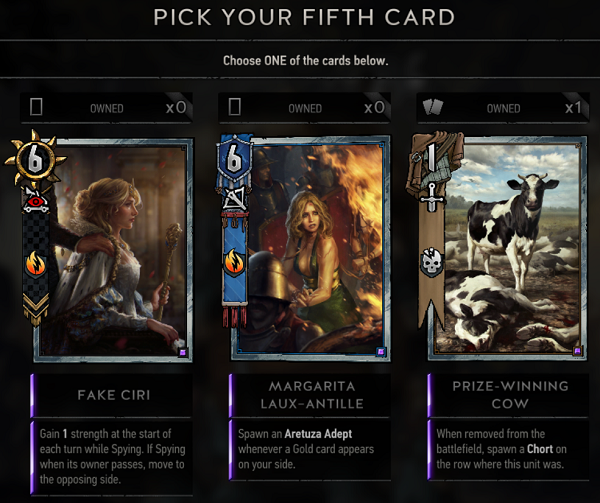This screenshot has height=503, width=600.
Task: Pick the Margarita Laux-Antille card
Action: coord(310,250)
